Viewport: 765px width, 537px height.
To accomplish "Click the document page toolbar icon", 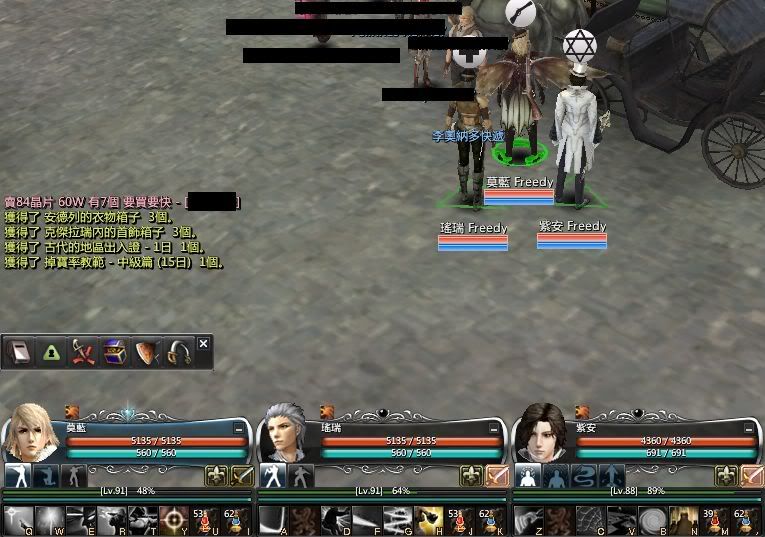I will click(19, 352).
